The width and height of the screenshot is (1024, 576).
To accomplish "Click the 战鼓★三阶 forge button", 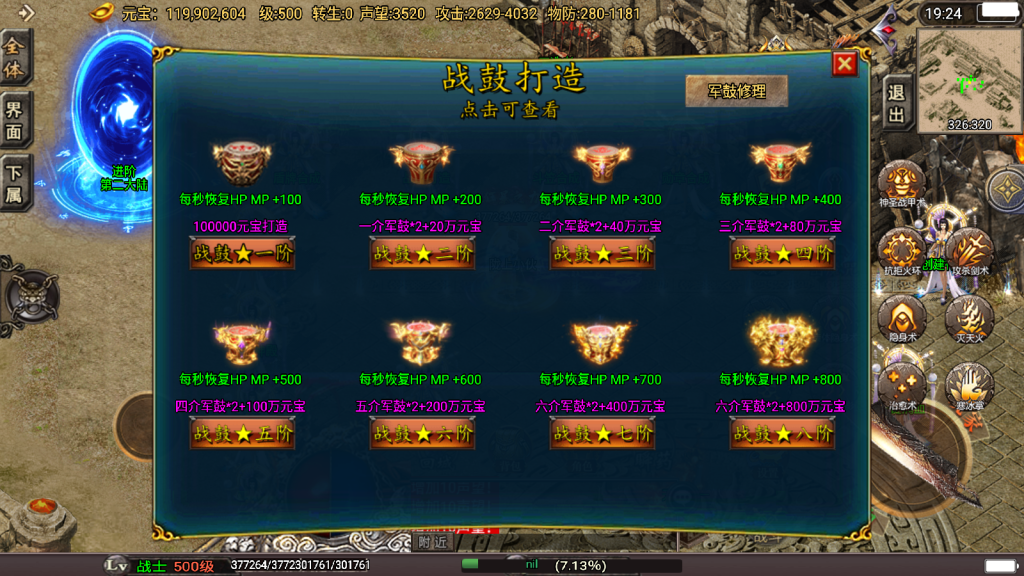I will point(602,254).
